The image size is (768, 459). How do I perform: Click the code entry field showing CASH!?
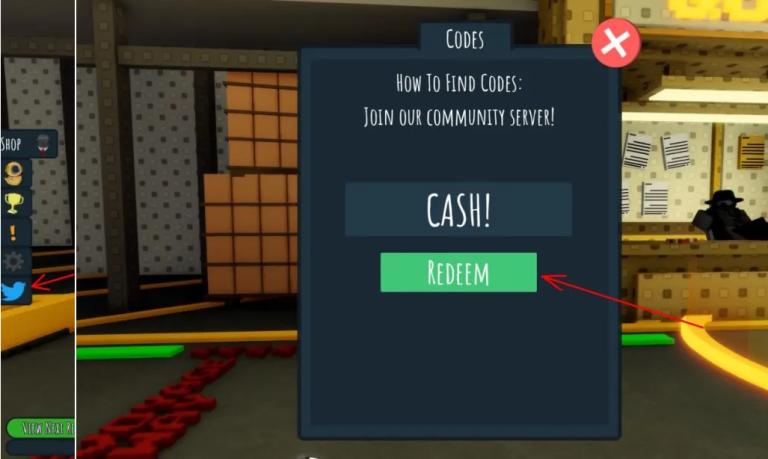[x=458, y=209]
